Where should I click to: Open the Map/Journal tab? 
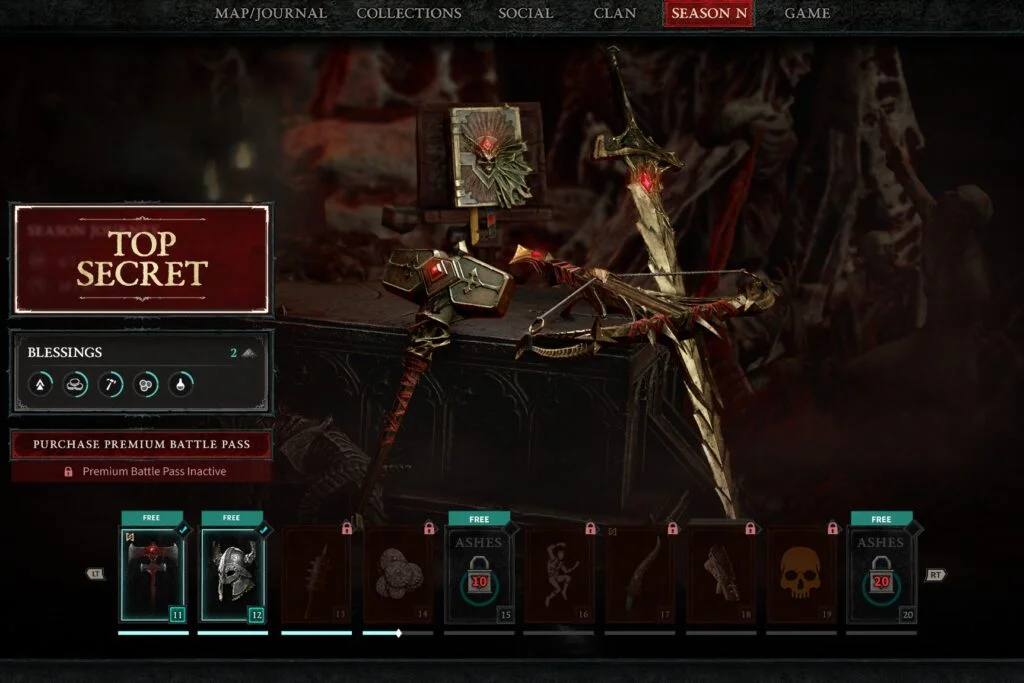(x=270, y=13)
